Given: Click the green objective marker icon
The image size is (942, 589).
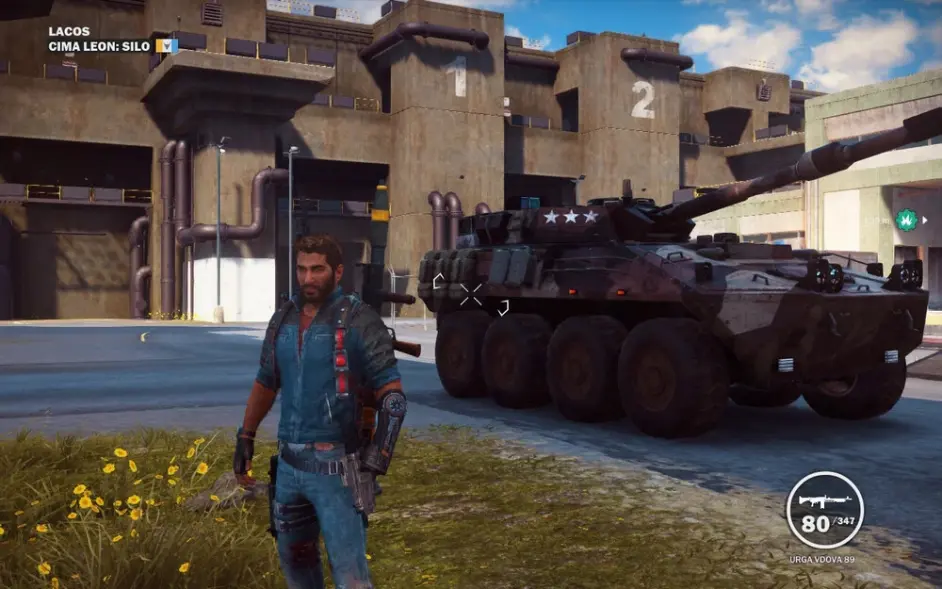Looking at the screenshot, I should (907, 219).
